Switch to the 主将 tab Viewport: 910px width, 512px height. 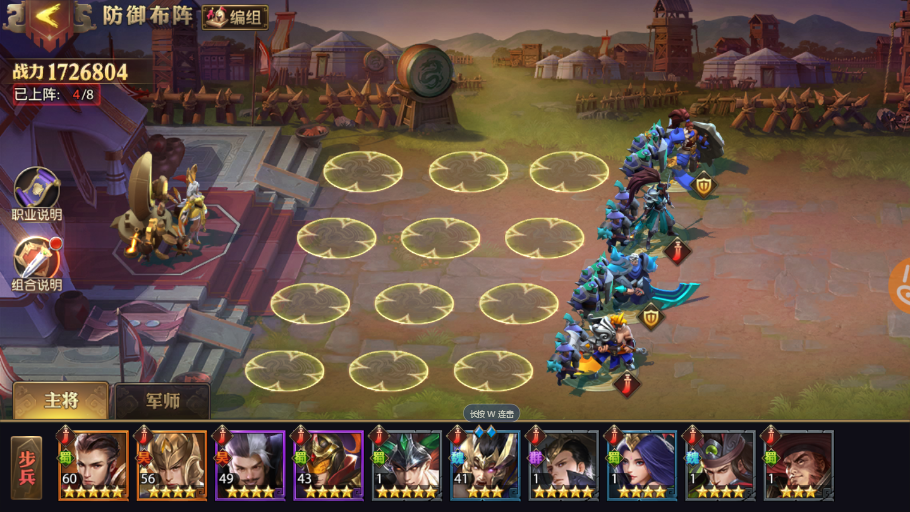[62, 400]
